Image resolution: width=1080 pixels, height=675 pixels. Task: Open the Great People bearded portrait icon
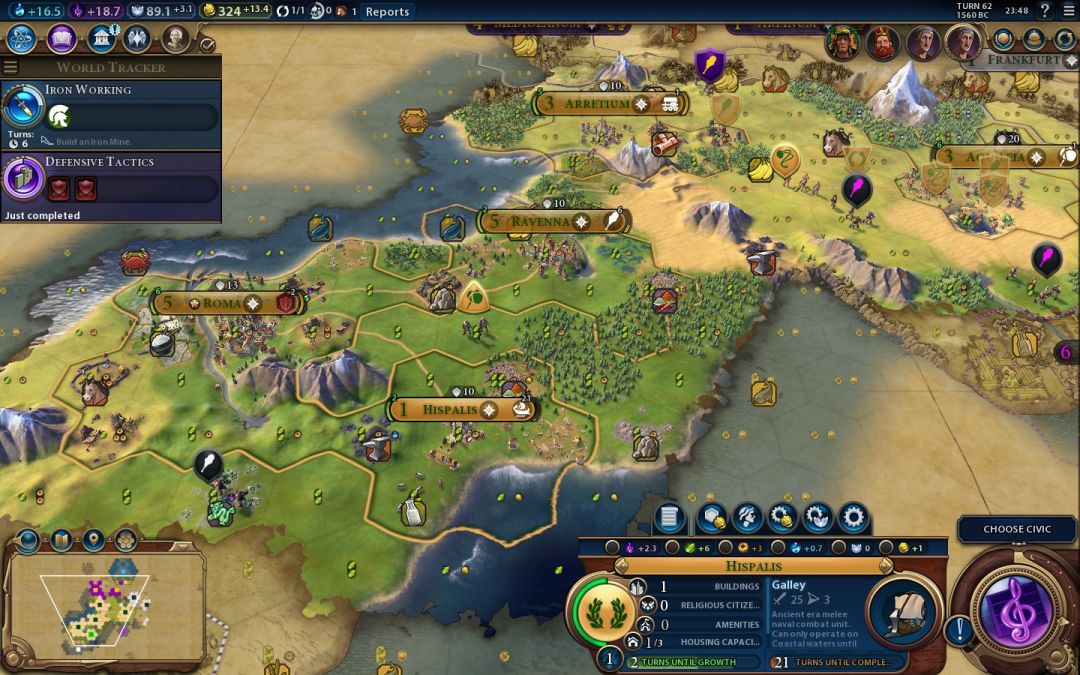coord(176,39)
